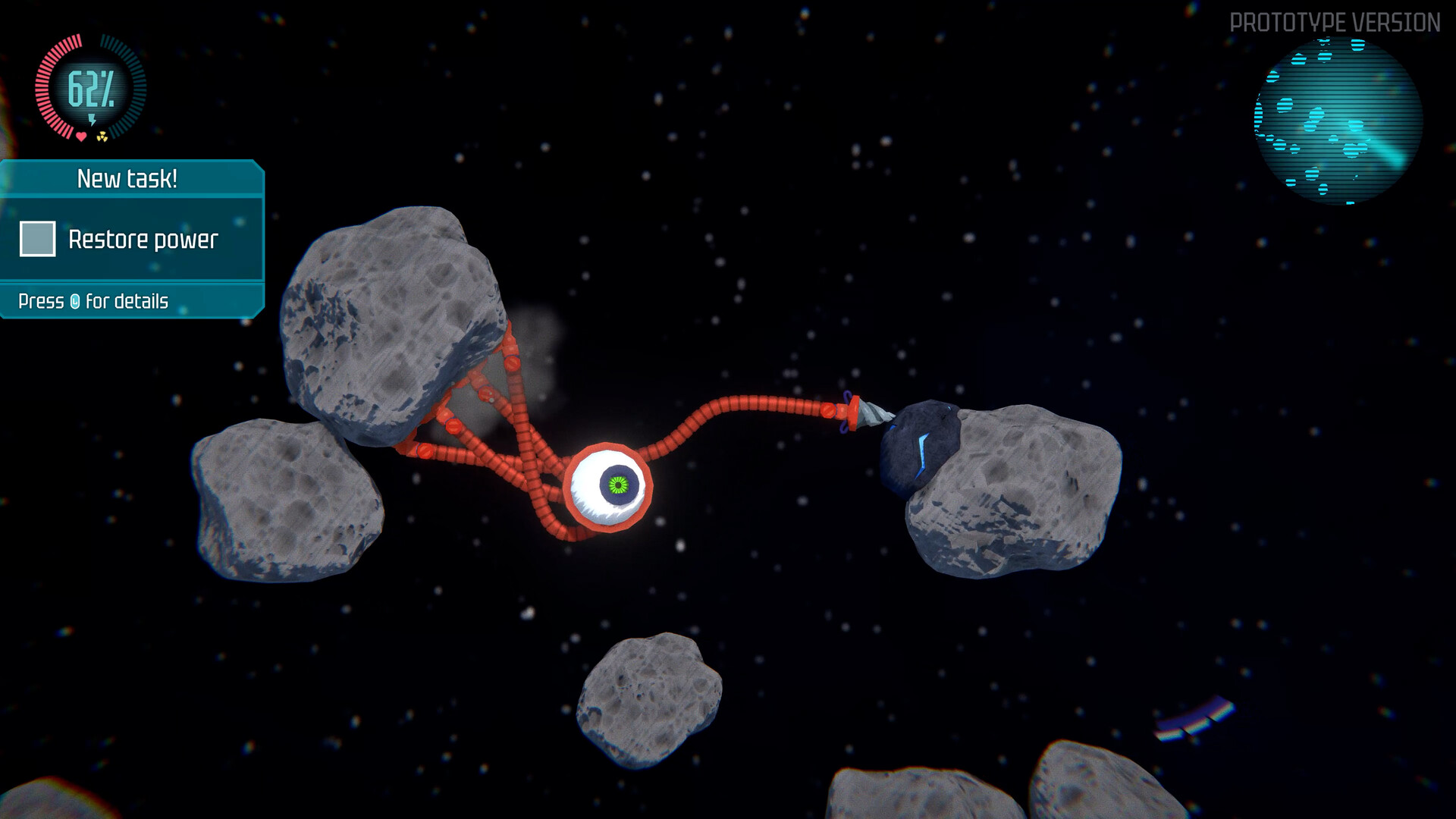This screenshot has height=819, width=1456.
Task: Select the New task! panel header
Action: pyautogui.click(x=127, y=179)
